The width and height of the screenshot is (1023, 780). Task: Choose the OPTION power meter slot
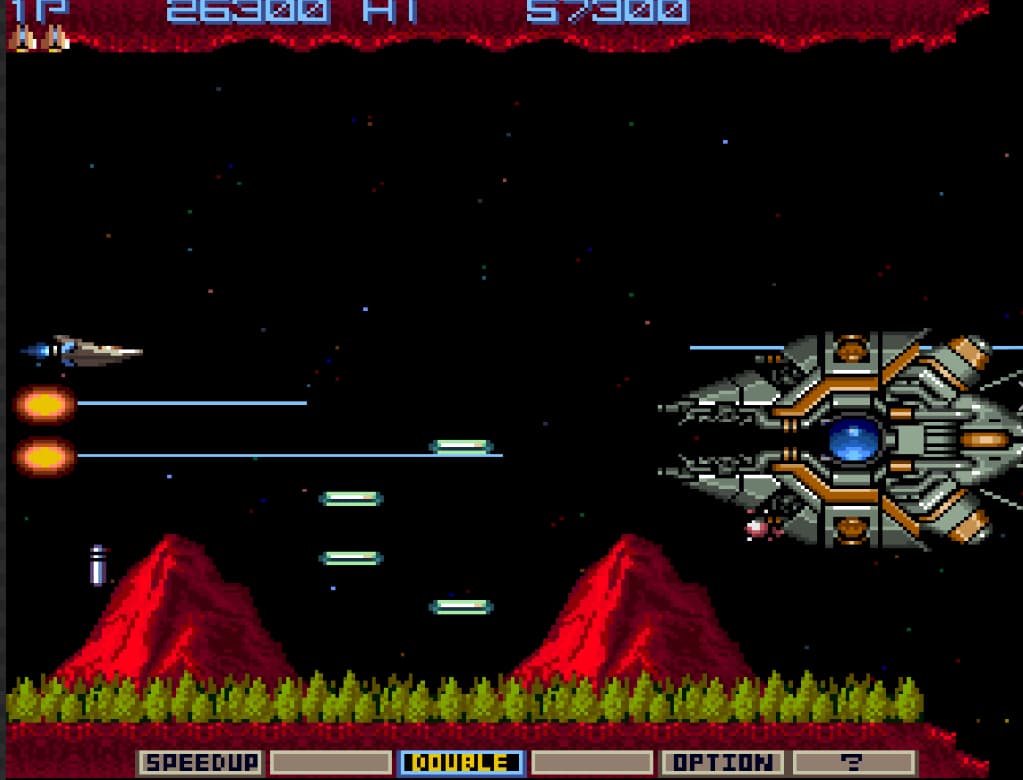pos(722,763)
